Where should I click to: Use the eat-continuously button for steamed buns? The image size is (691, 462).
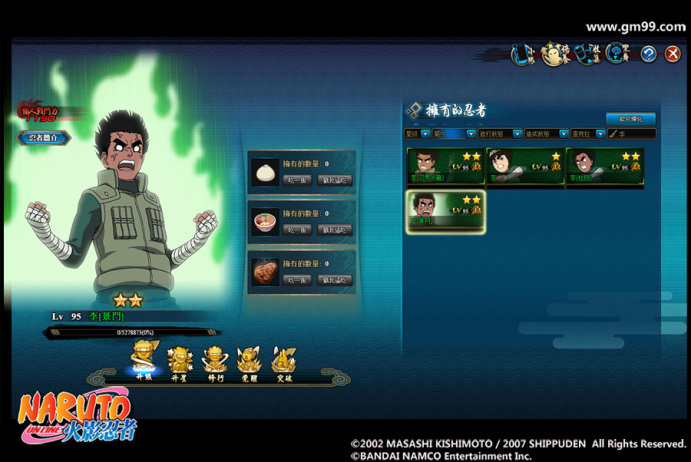[x=334, y=180]
